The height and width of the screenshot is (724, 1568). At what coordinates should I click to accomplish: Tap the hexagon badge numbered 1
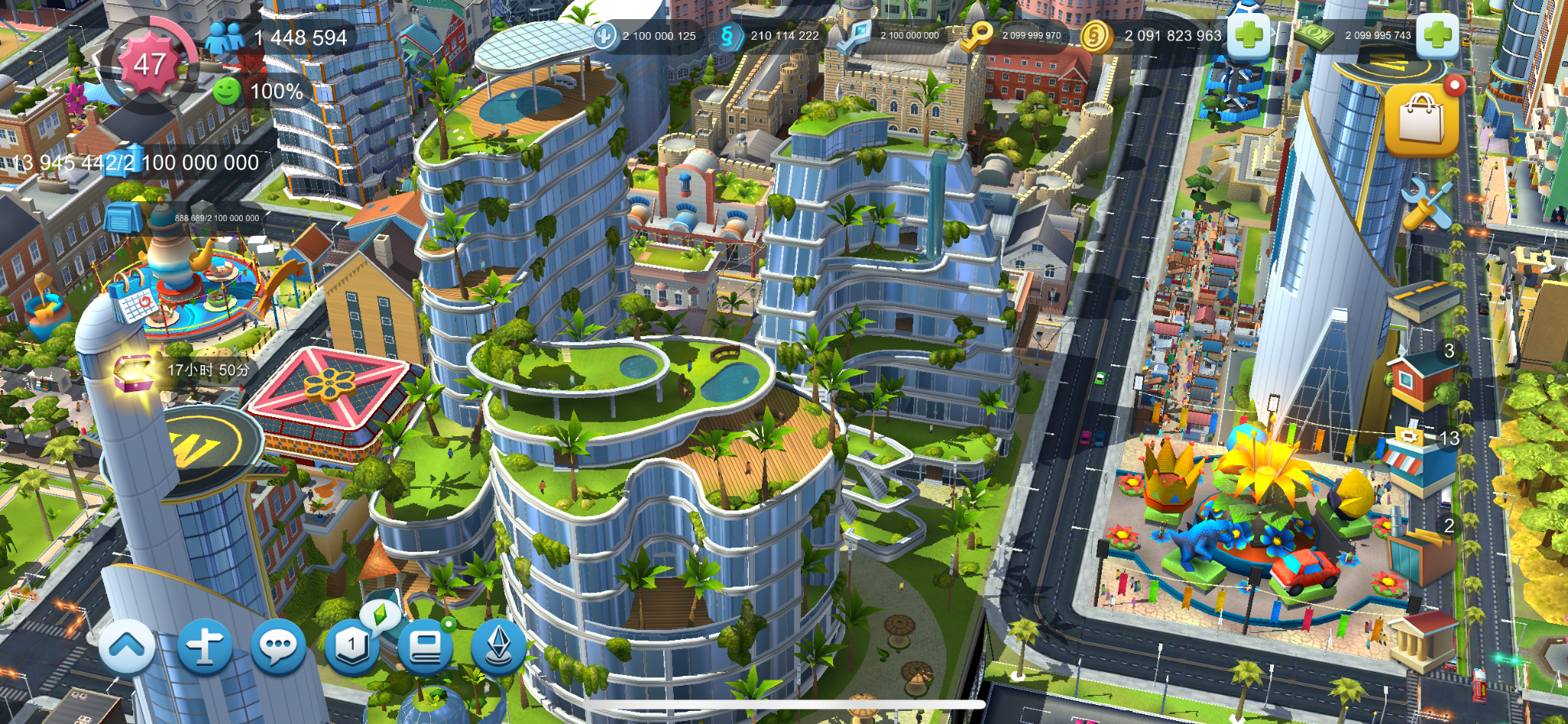pos(351,645)
